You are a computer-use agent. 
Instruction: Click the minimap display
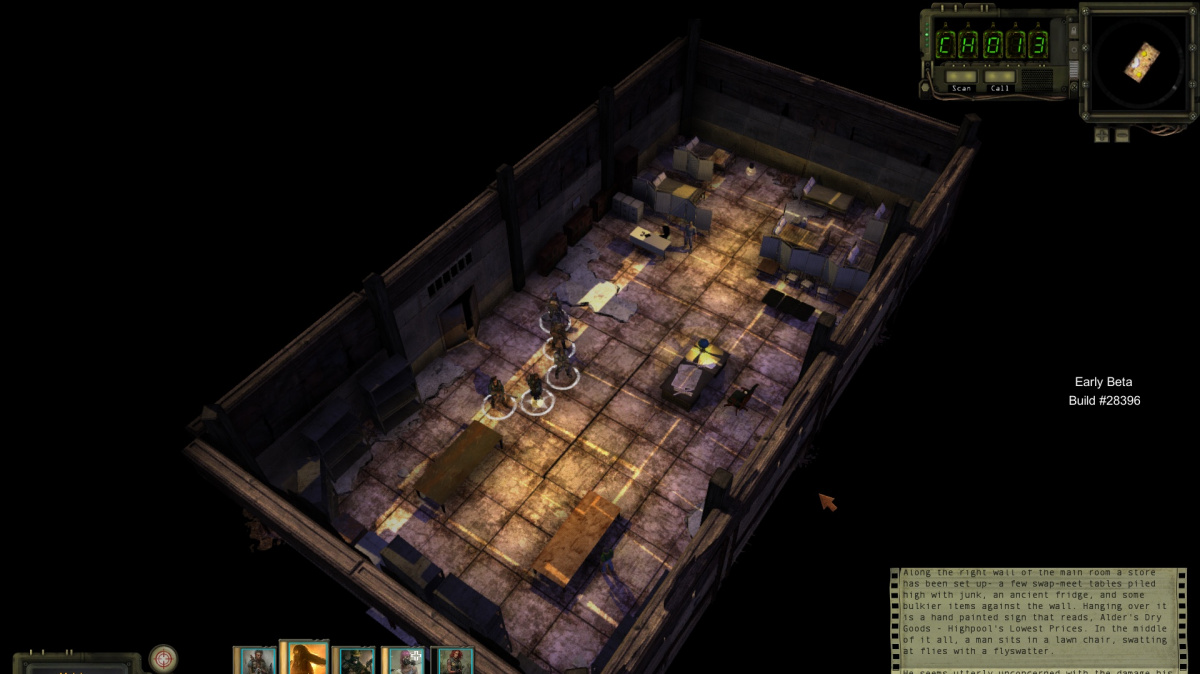tap(1139, 62)
